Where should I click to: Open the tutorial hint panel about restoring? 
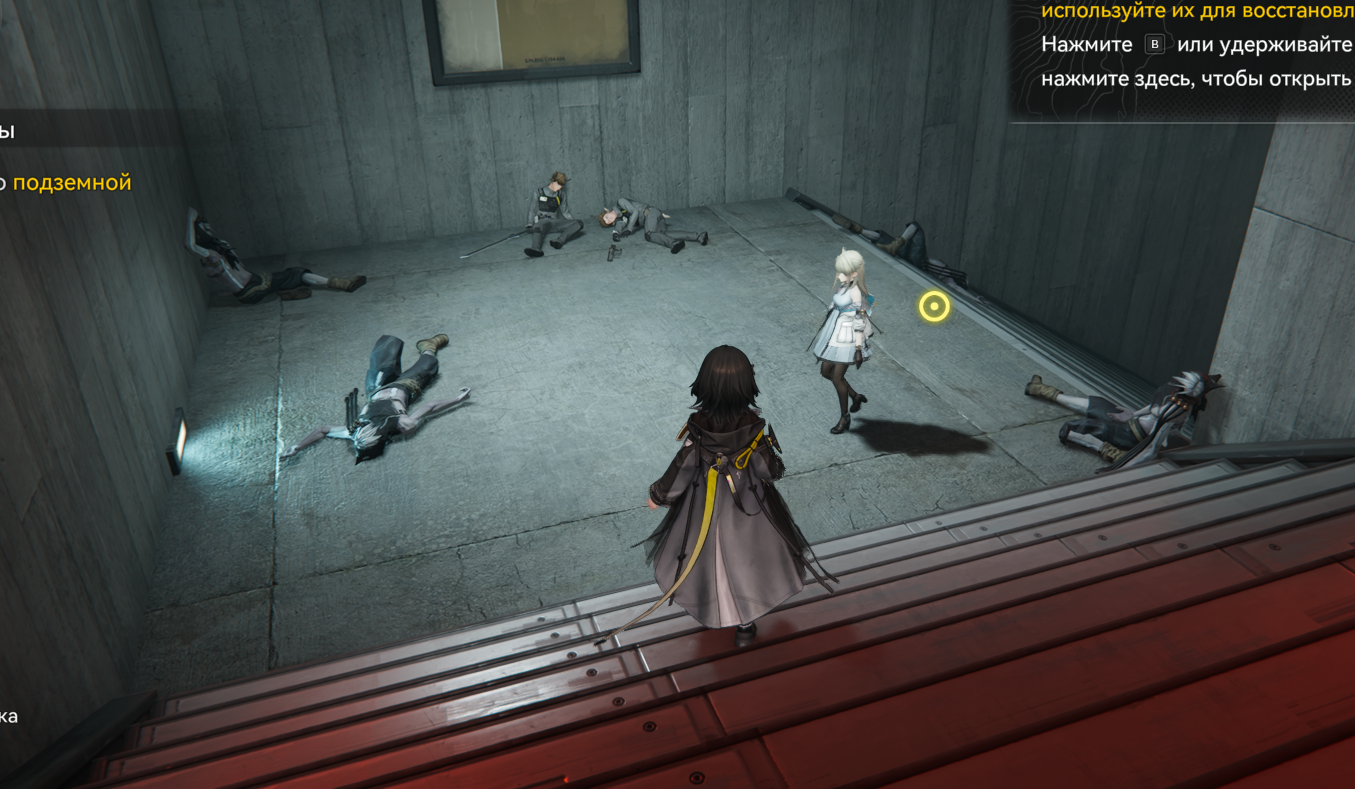coord(1195,78)
